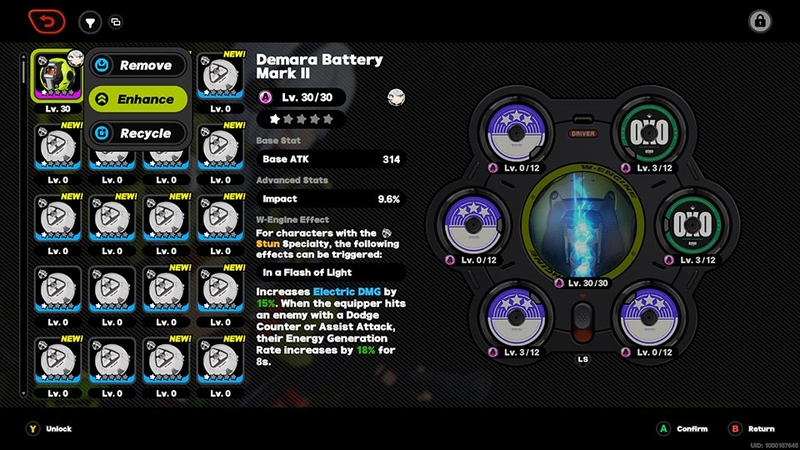
Task: Choose Remove from the popup menu
Action: point(137,65)
